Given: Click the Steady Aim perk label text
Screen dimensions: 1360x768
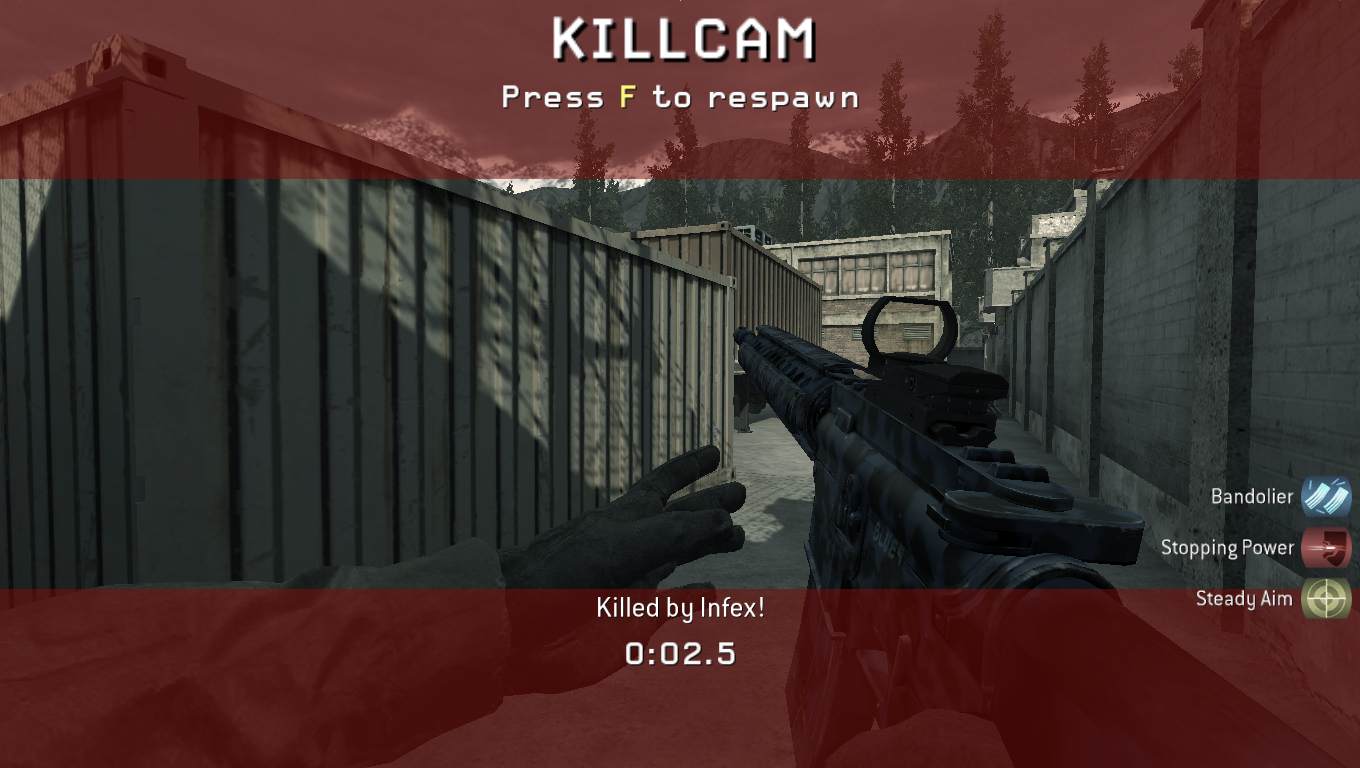Looking at the screenshot, I should tap(1243, 599).
